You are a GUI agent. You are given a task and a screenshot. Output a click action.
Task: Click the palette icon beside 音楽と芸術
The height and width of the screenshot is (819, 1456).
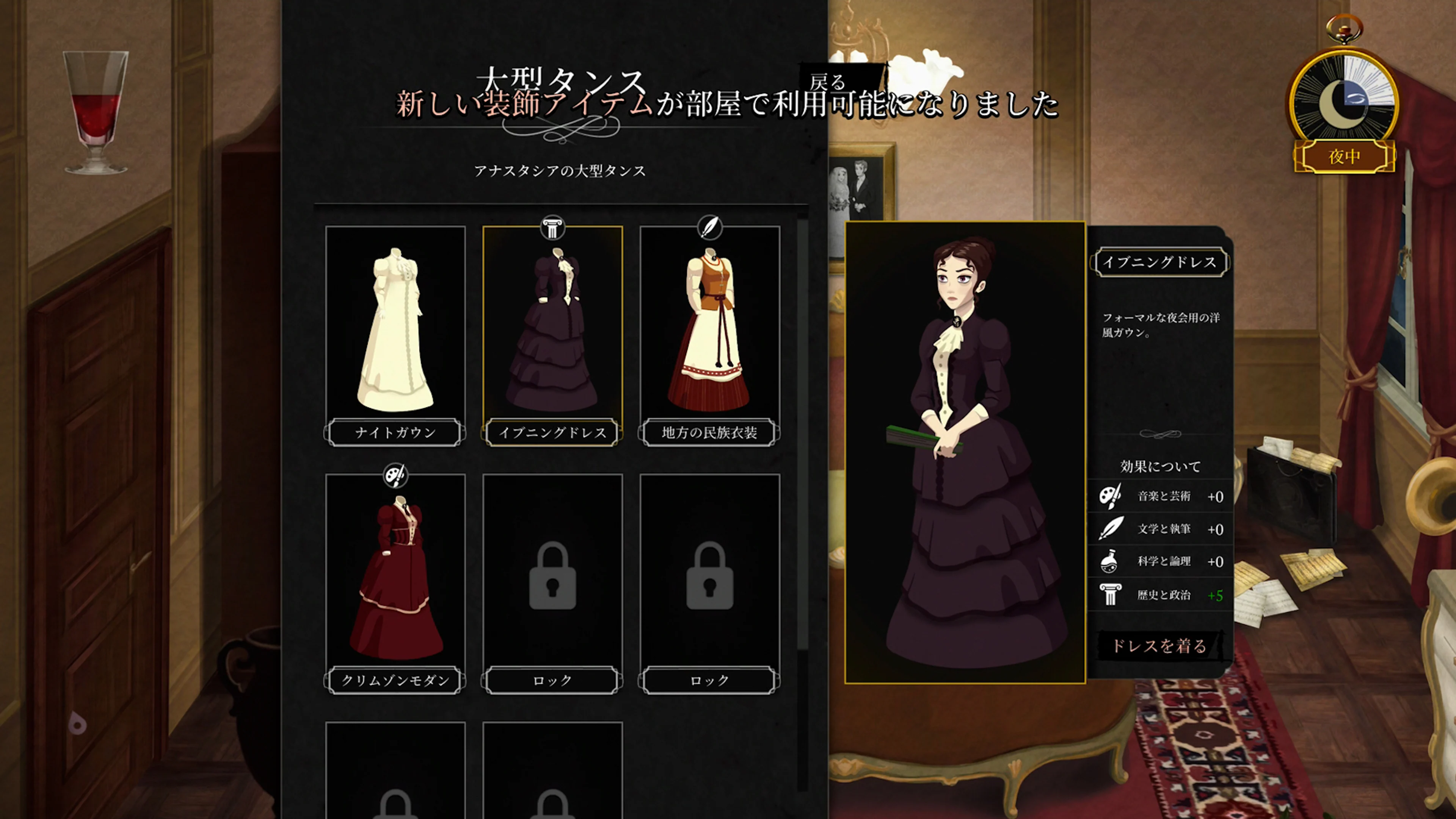(x=1111, y=497)
